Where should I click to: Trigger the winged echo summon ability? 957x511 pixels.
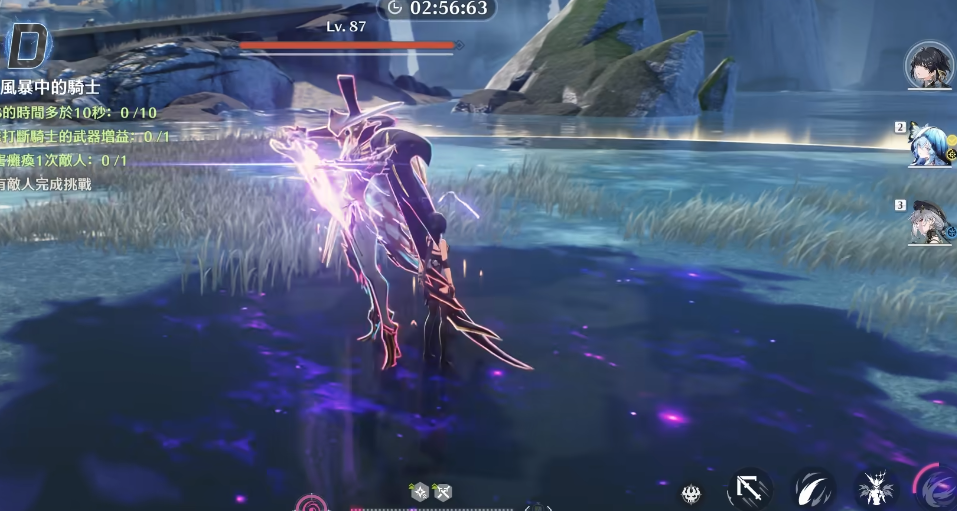point(877,490)
